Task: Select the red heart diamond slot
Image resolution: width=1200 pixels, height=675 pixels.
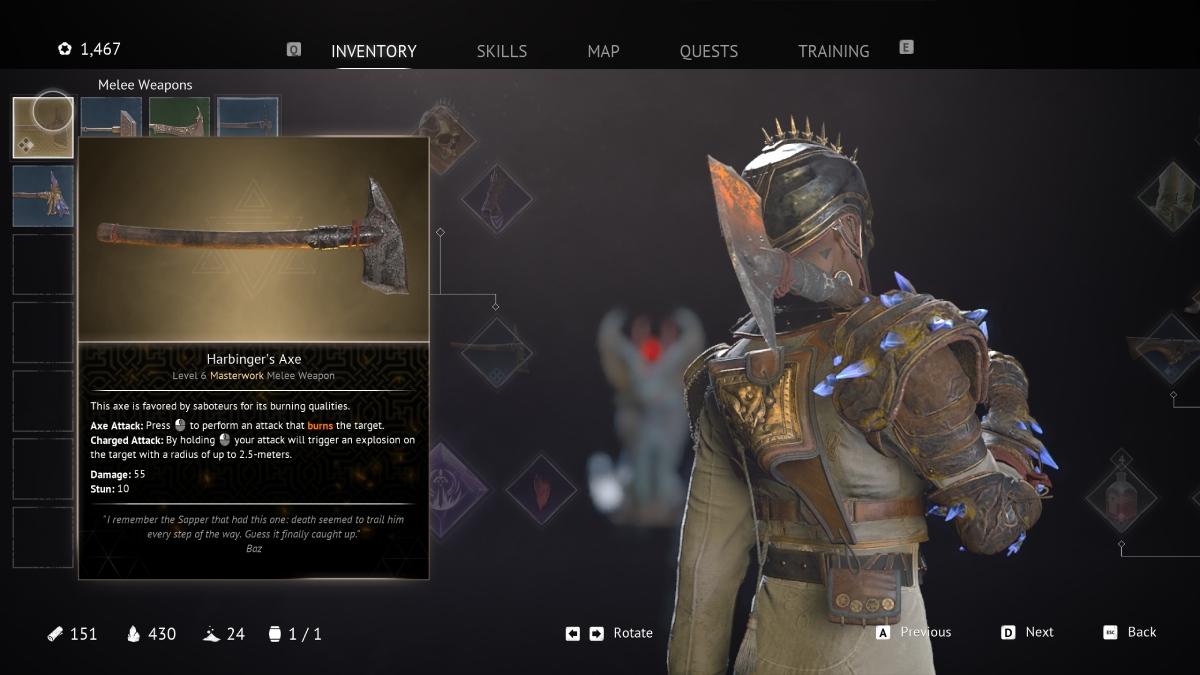Action: pyautogui.click(x=541, y=490)
